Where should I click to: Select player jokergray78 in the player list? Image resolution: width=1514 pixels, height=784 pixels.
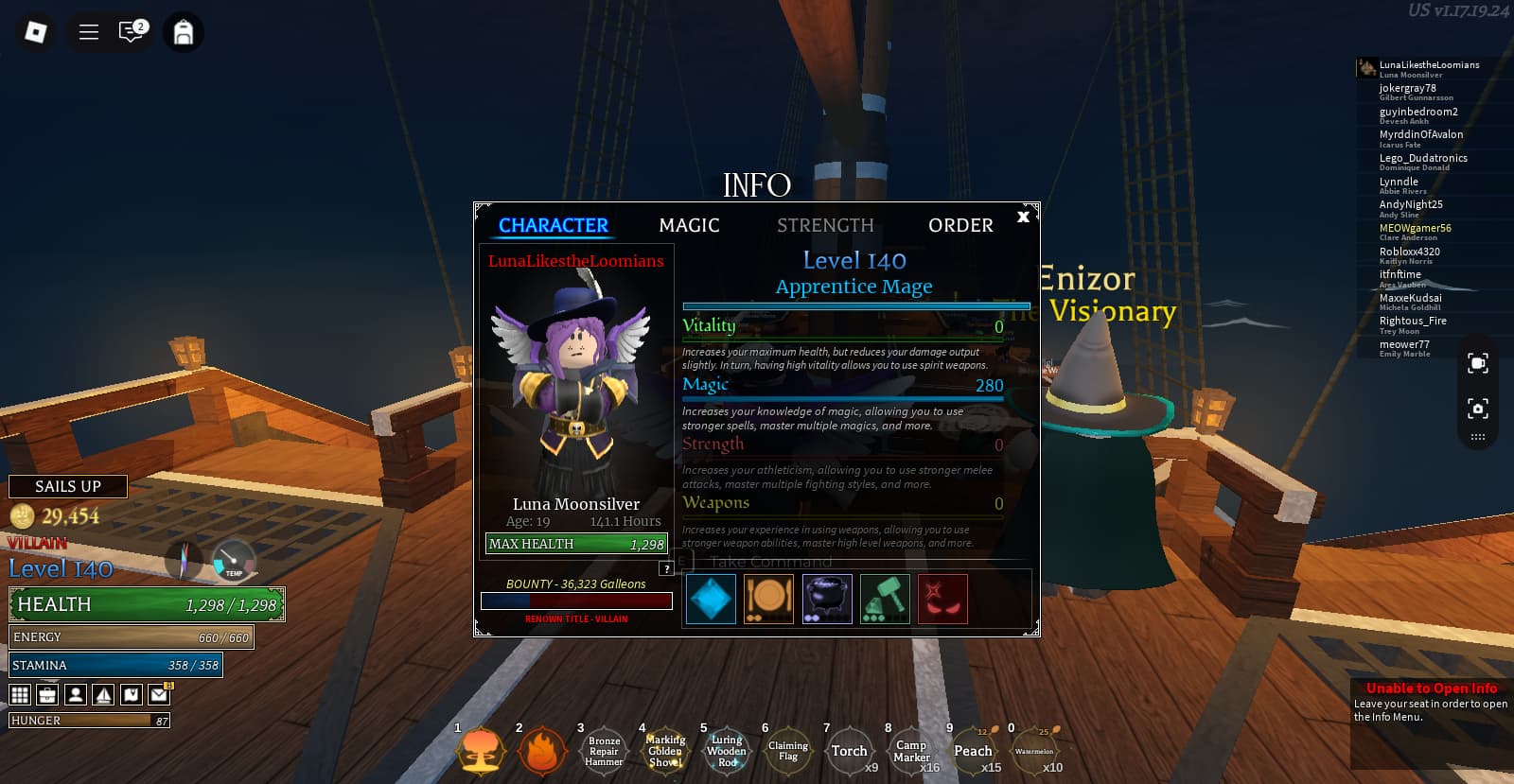pos(1408,89)
